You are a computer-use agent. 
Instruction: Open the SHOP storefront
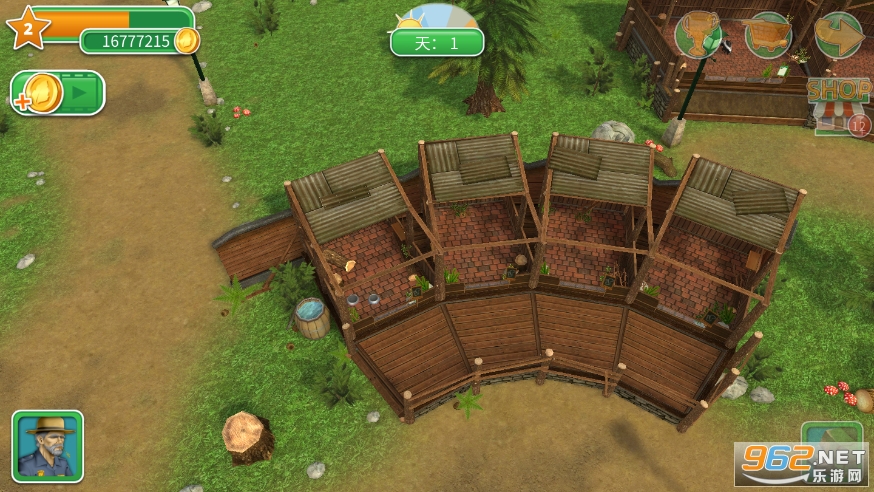(838, 103)
